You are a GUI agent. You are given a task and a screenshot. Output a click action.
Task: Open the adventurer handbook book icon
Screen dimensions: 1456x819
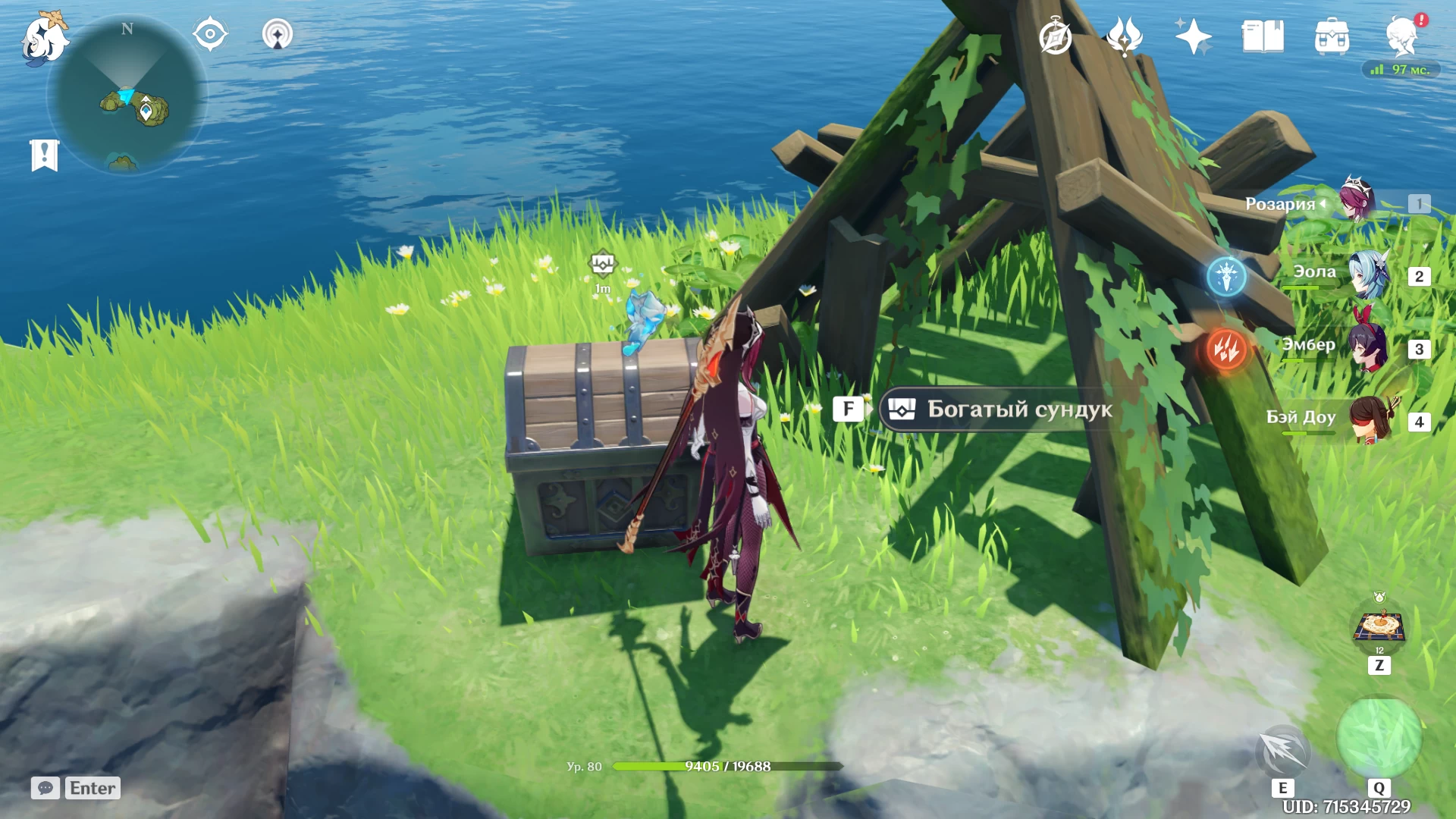[x=1263, y=36]
